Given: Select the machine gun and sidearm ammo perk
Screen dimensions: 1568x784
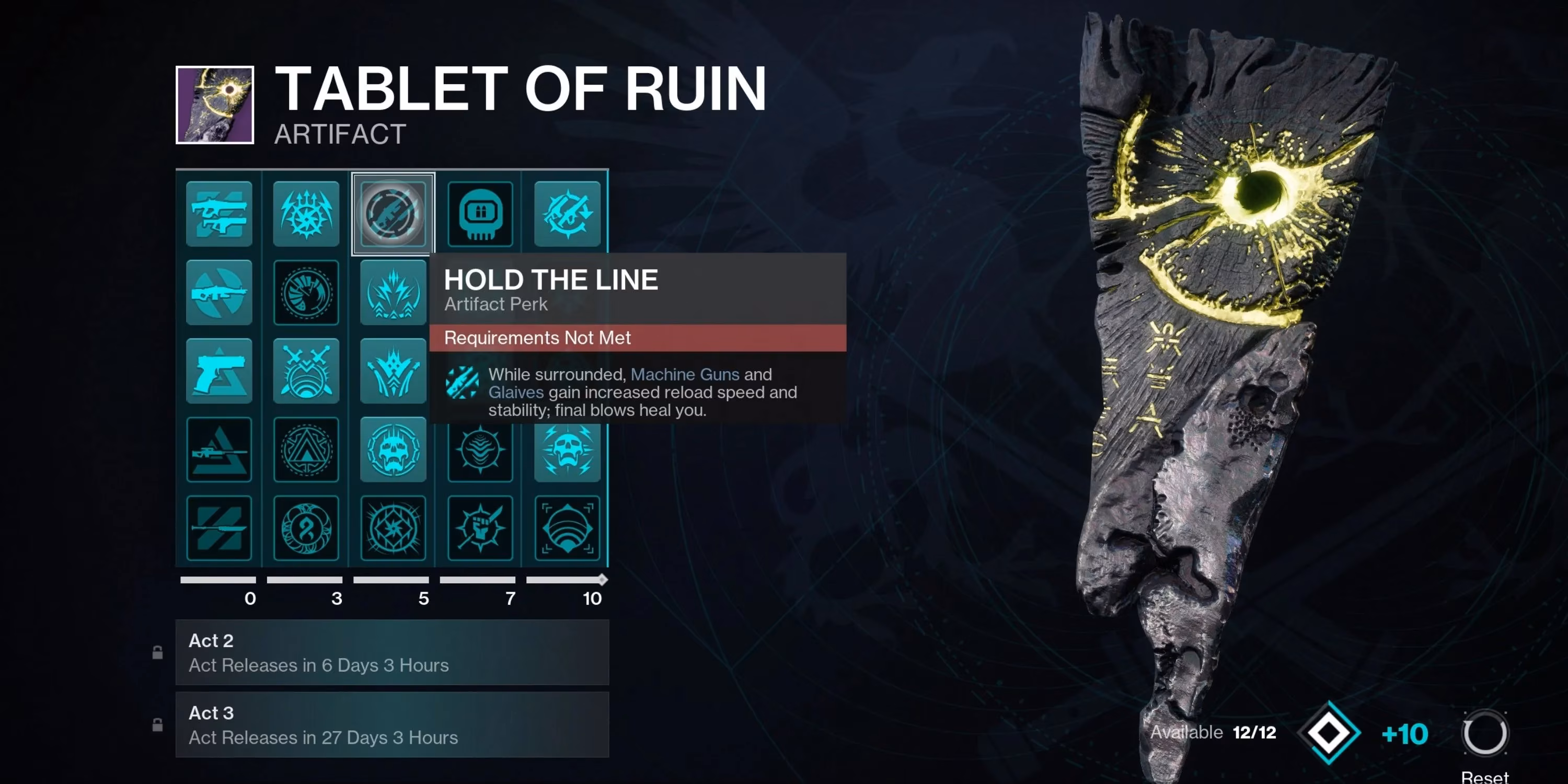Looking at the screenshot, I should tap(219, 213).
